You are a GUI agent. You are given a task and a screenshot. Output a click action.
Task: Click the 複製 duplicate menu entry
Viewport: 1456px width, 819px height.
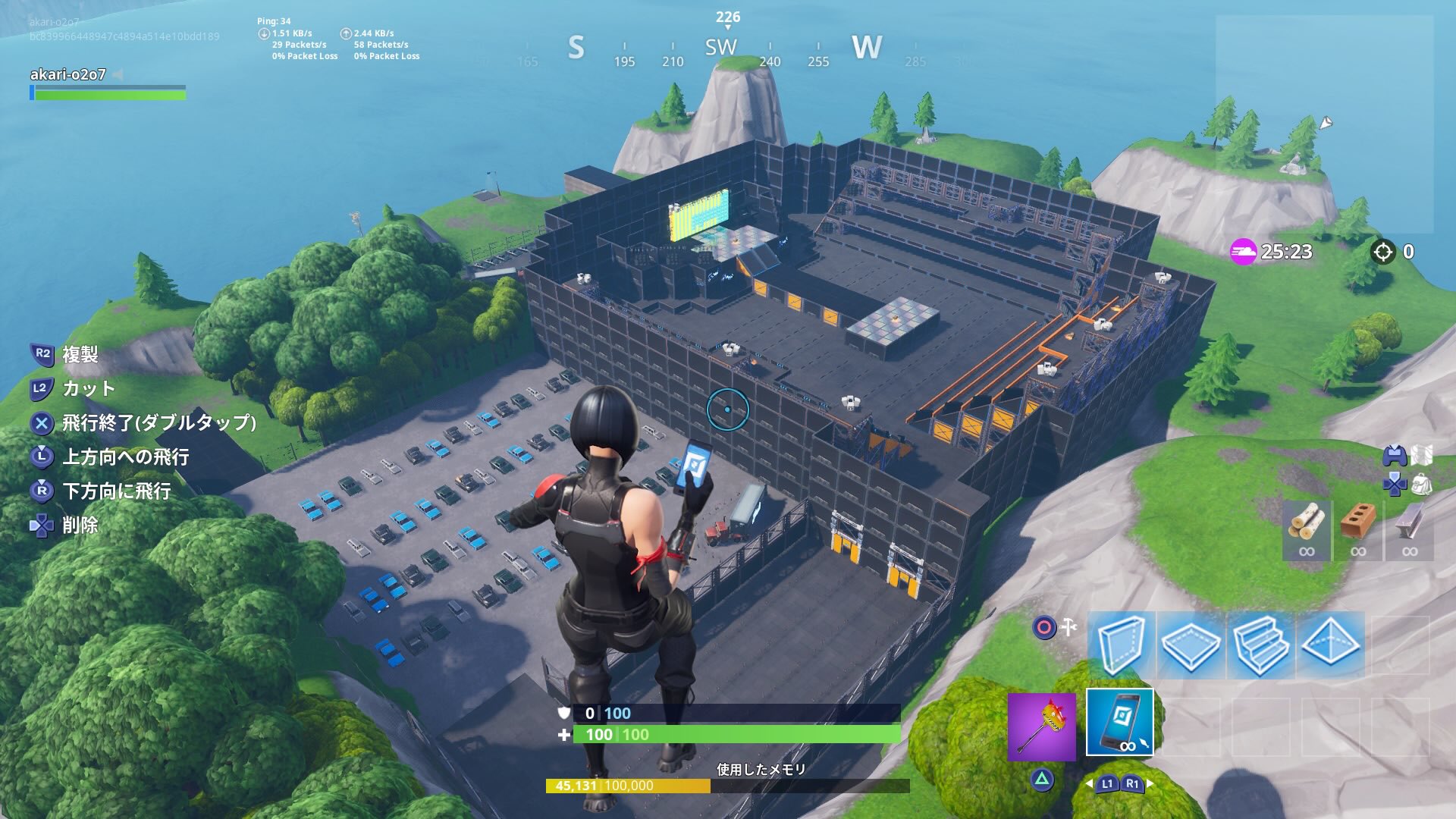82,355
